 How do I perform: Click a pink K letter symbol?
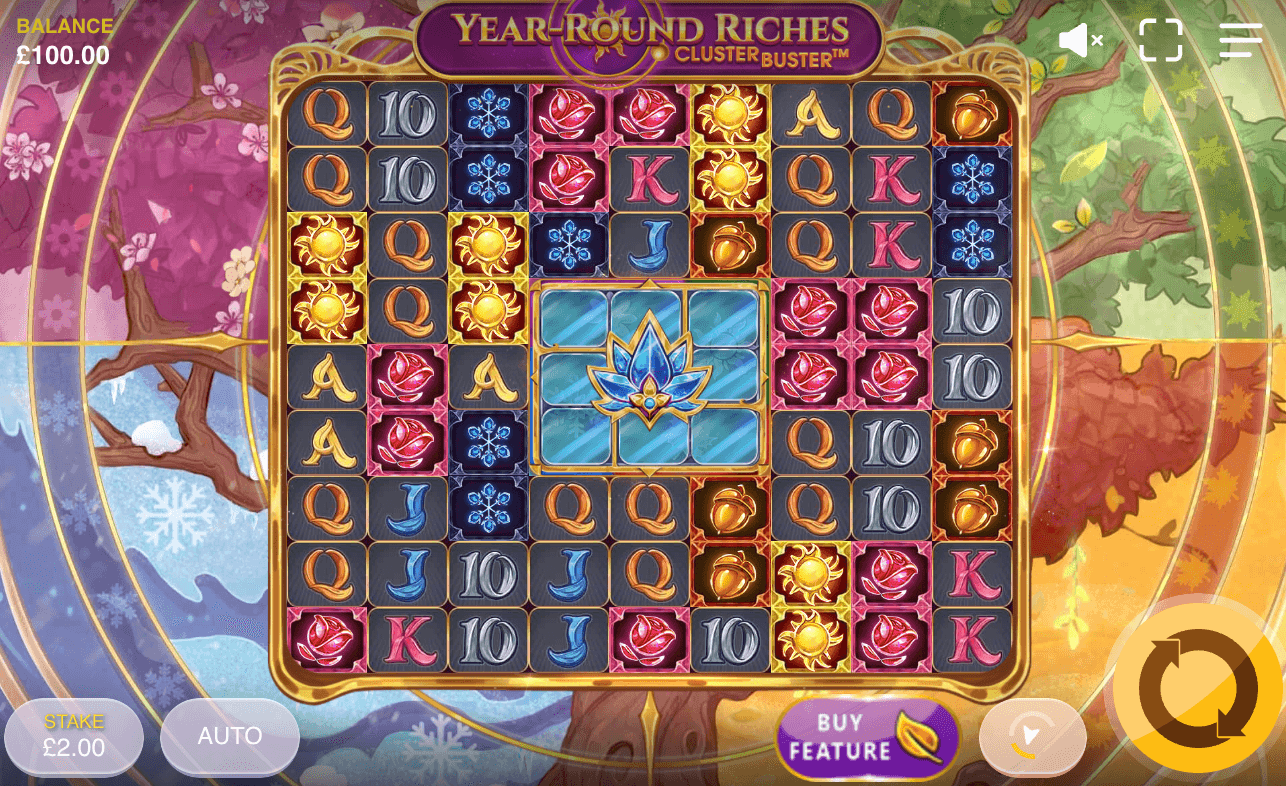(650, 182)
